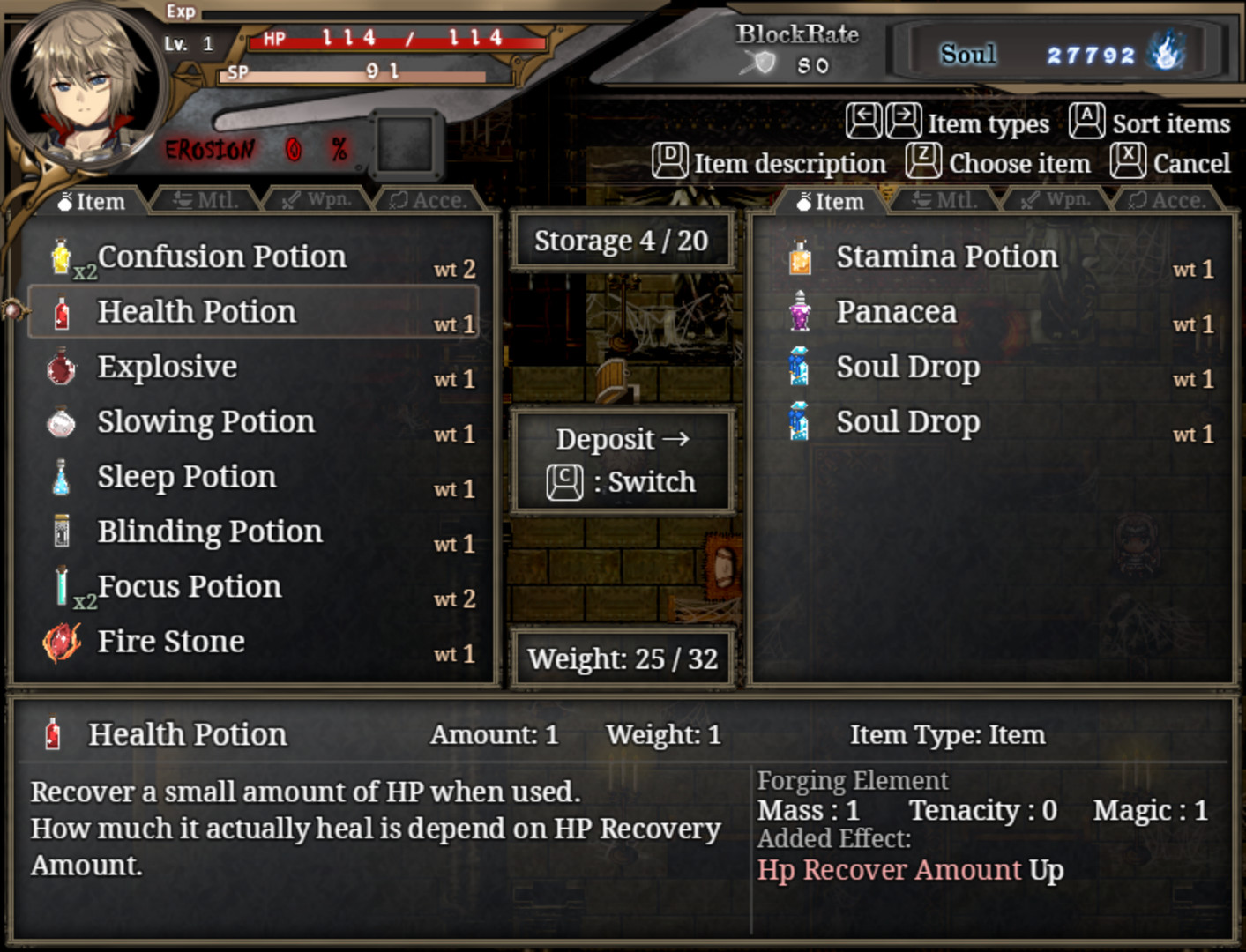Screen dimensions: 1246x952
Task: Select the Focus Potion stack
Action: click(x=190, y=587)
